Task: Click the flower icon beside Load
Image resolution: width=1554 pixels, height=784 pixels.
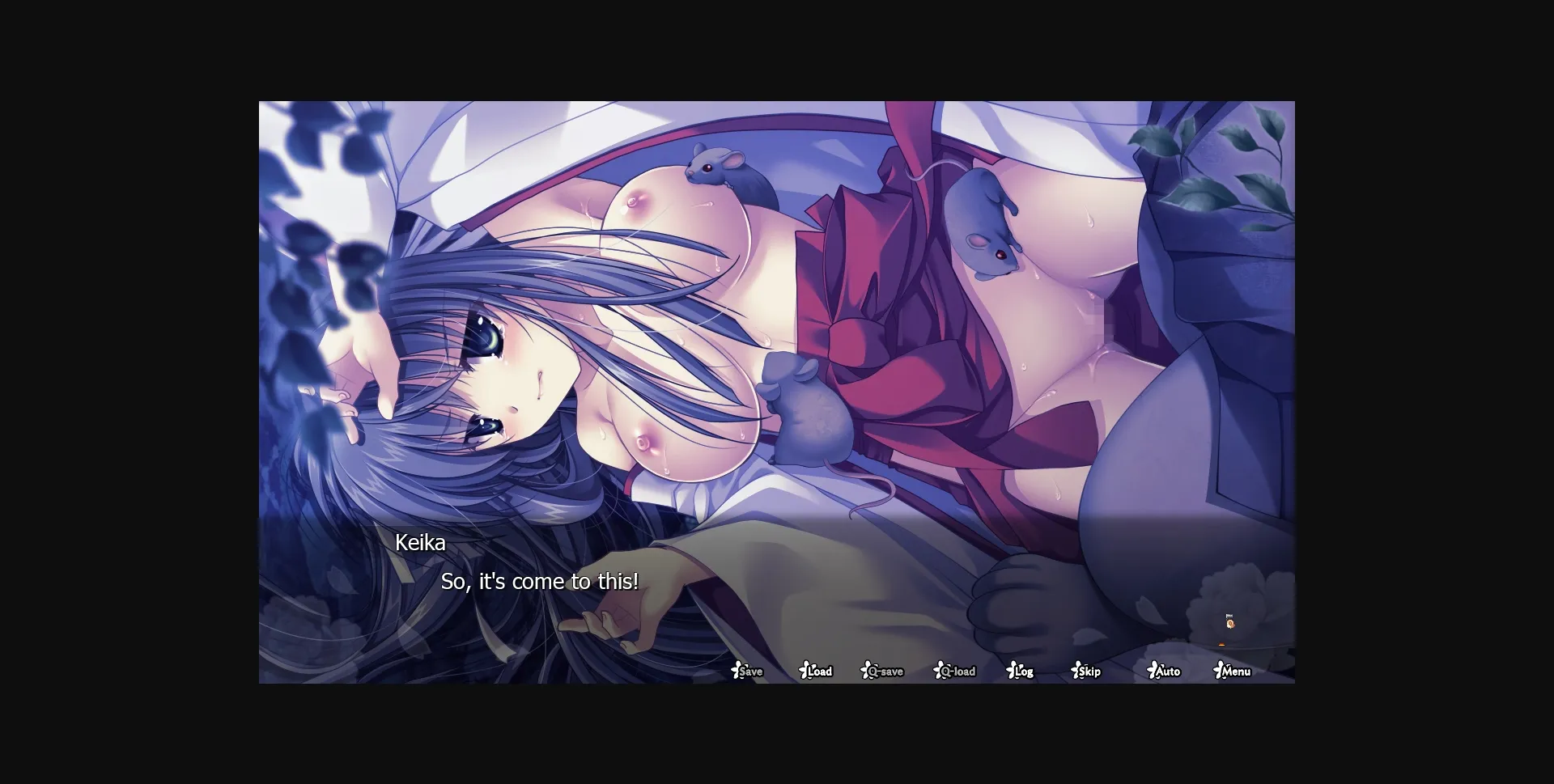Action: click(803, 671)
